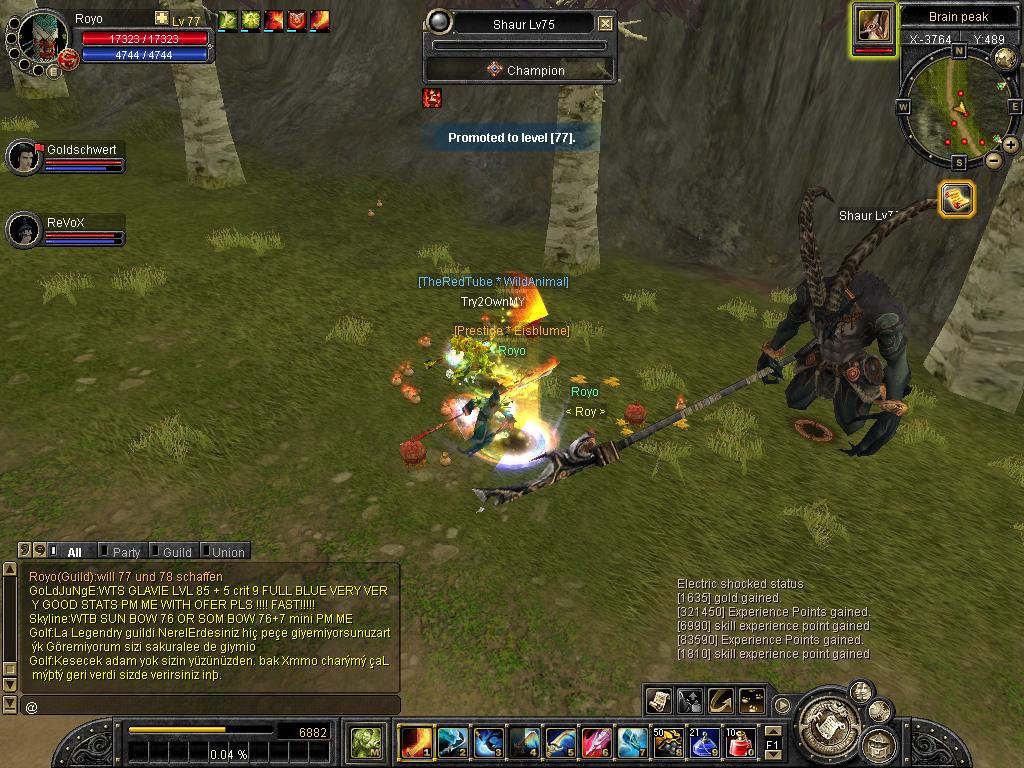Open the glowing quest scroll notification
1024x768 pixels.
pos(957,199)
